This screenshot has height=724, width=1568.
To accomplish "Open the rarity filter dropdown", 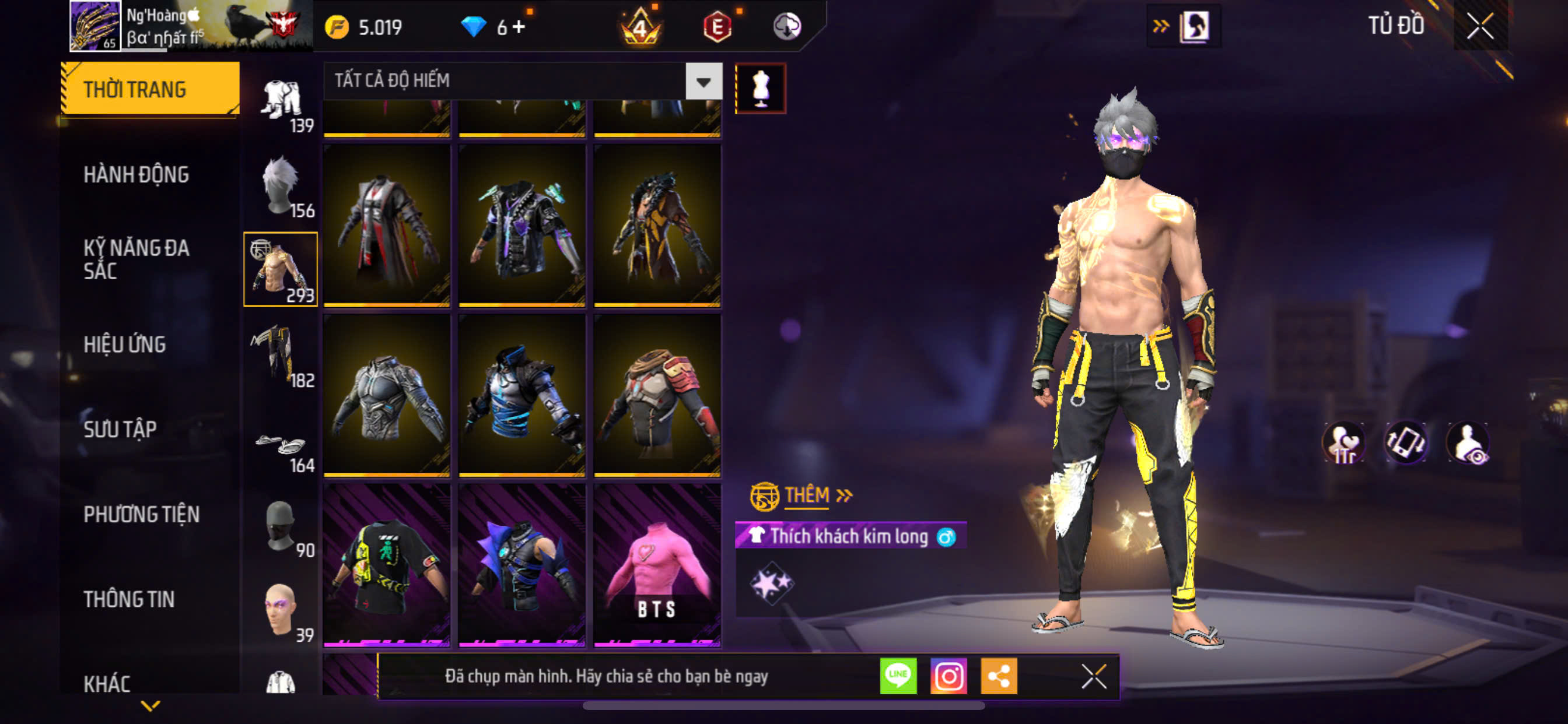I will point(703,81).
